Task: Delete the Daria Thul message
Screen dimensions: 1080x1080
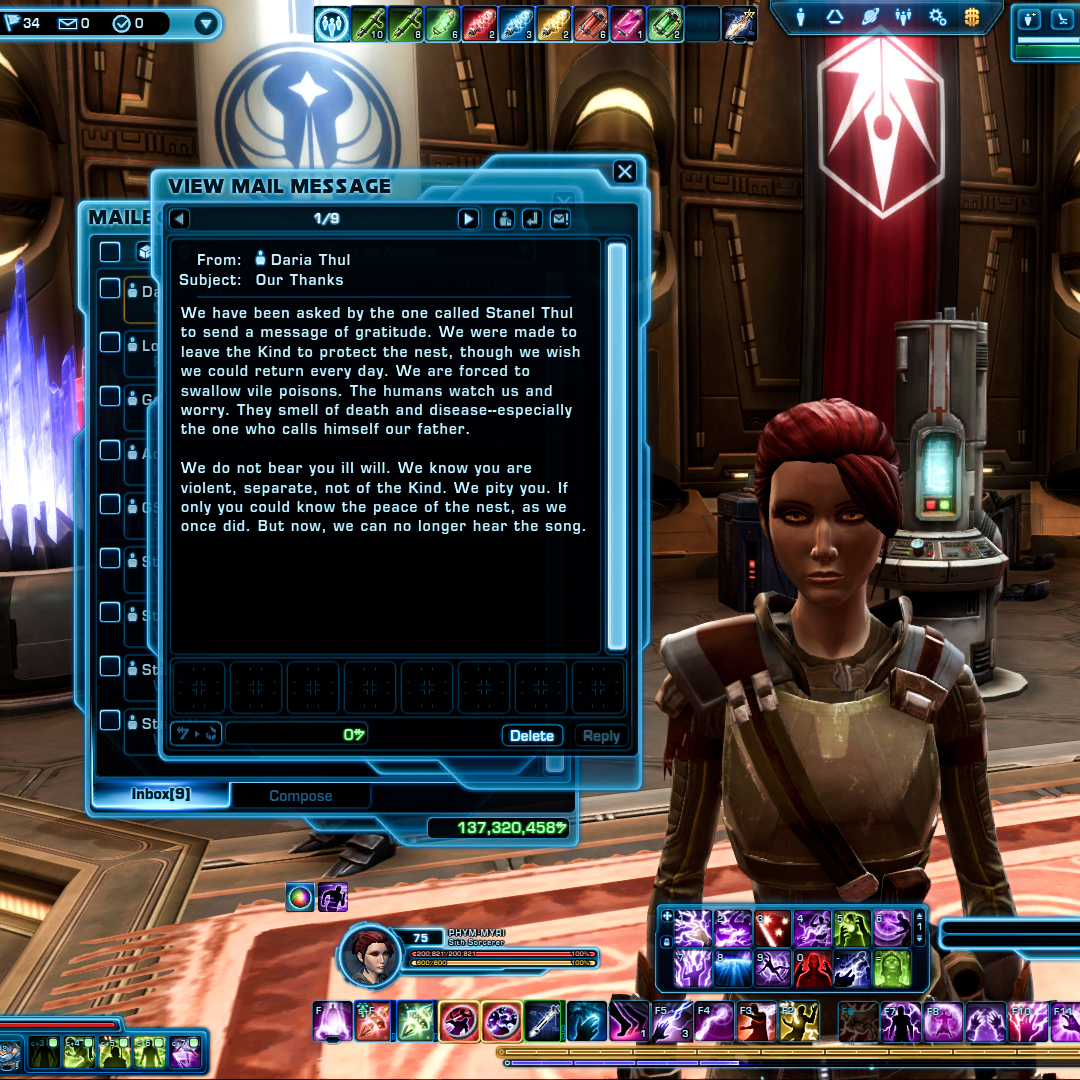Action: point(532,736)
